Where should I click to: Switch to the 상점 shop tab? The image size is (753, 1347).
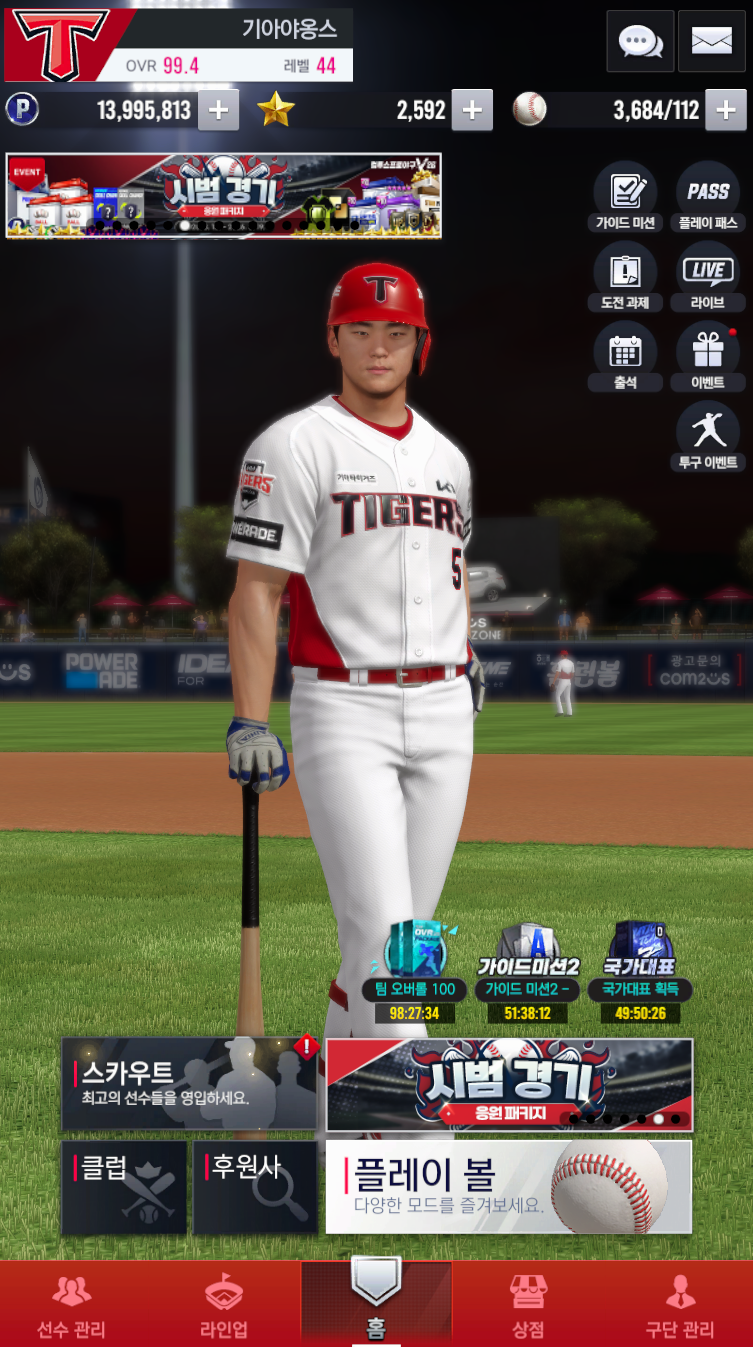tap(528, 1305)
